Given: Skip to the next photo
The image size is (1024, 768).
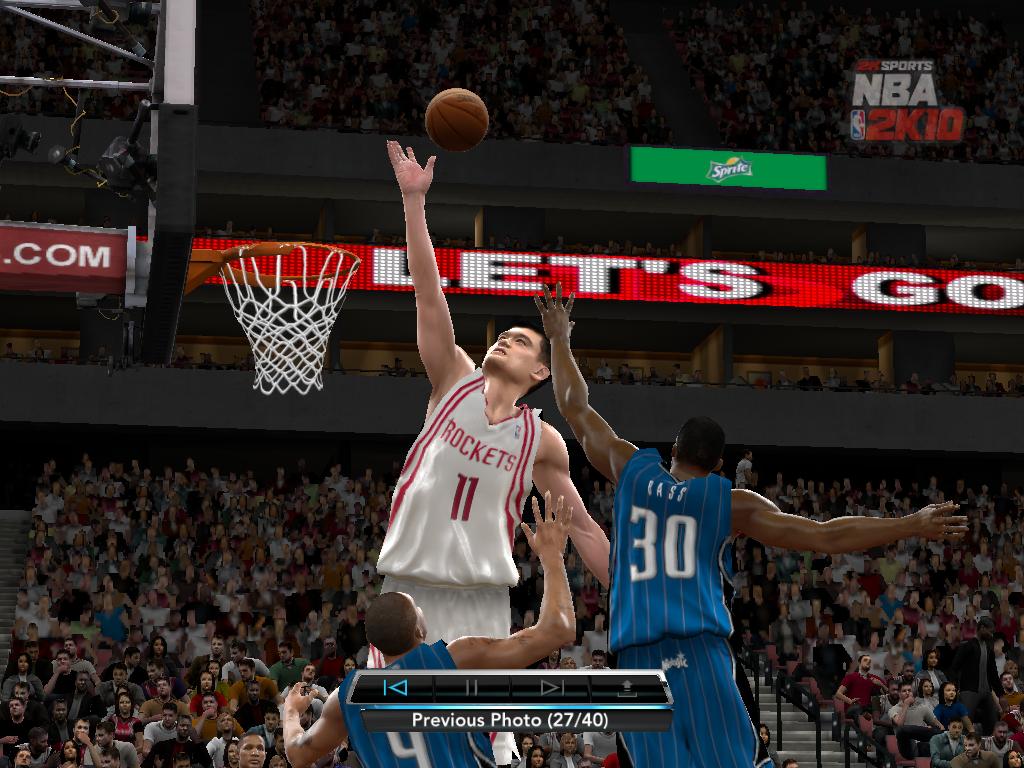Looking at the screenshot, I should click(x=551, y=687).
